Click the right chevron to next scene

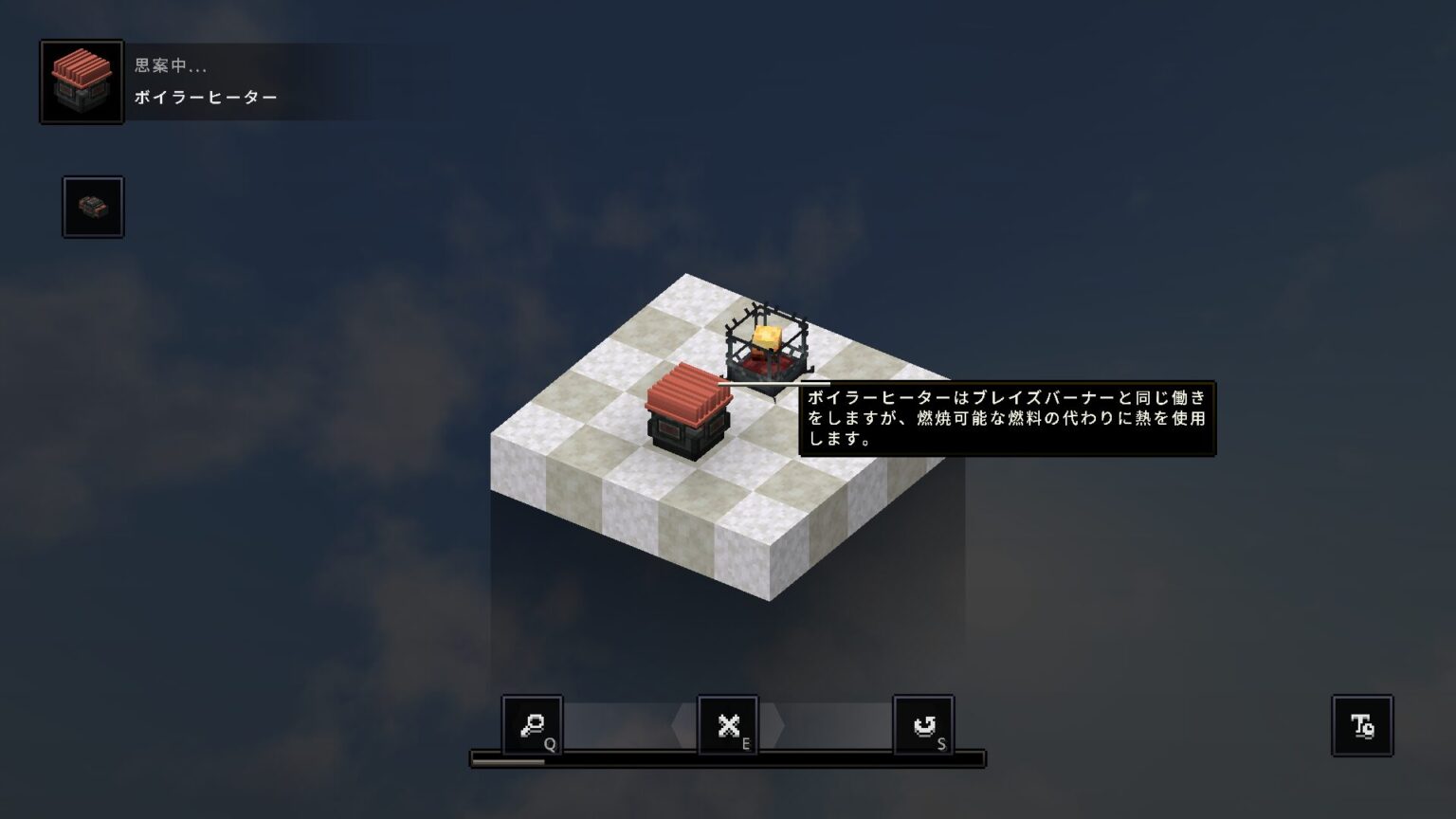779,725
